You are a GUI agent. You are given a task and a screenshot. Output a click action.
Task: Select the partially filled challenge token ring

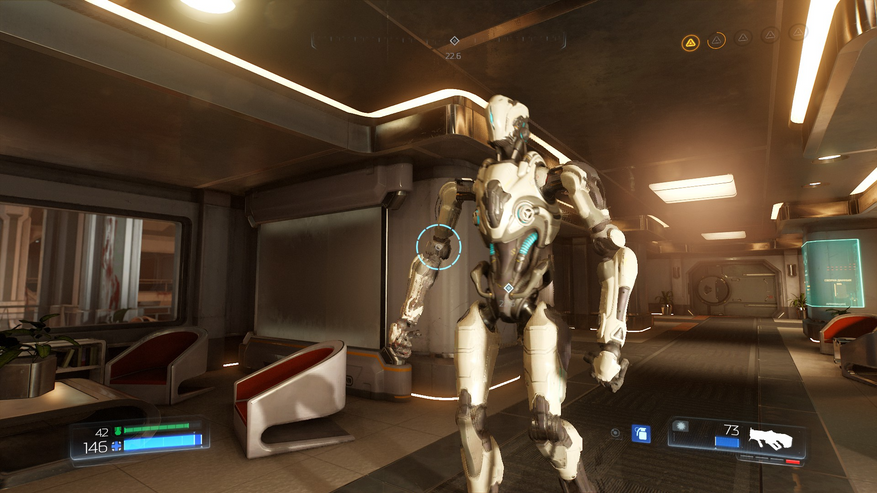click(717, 41)
